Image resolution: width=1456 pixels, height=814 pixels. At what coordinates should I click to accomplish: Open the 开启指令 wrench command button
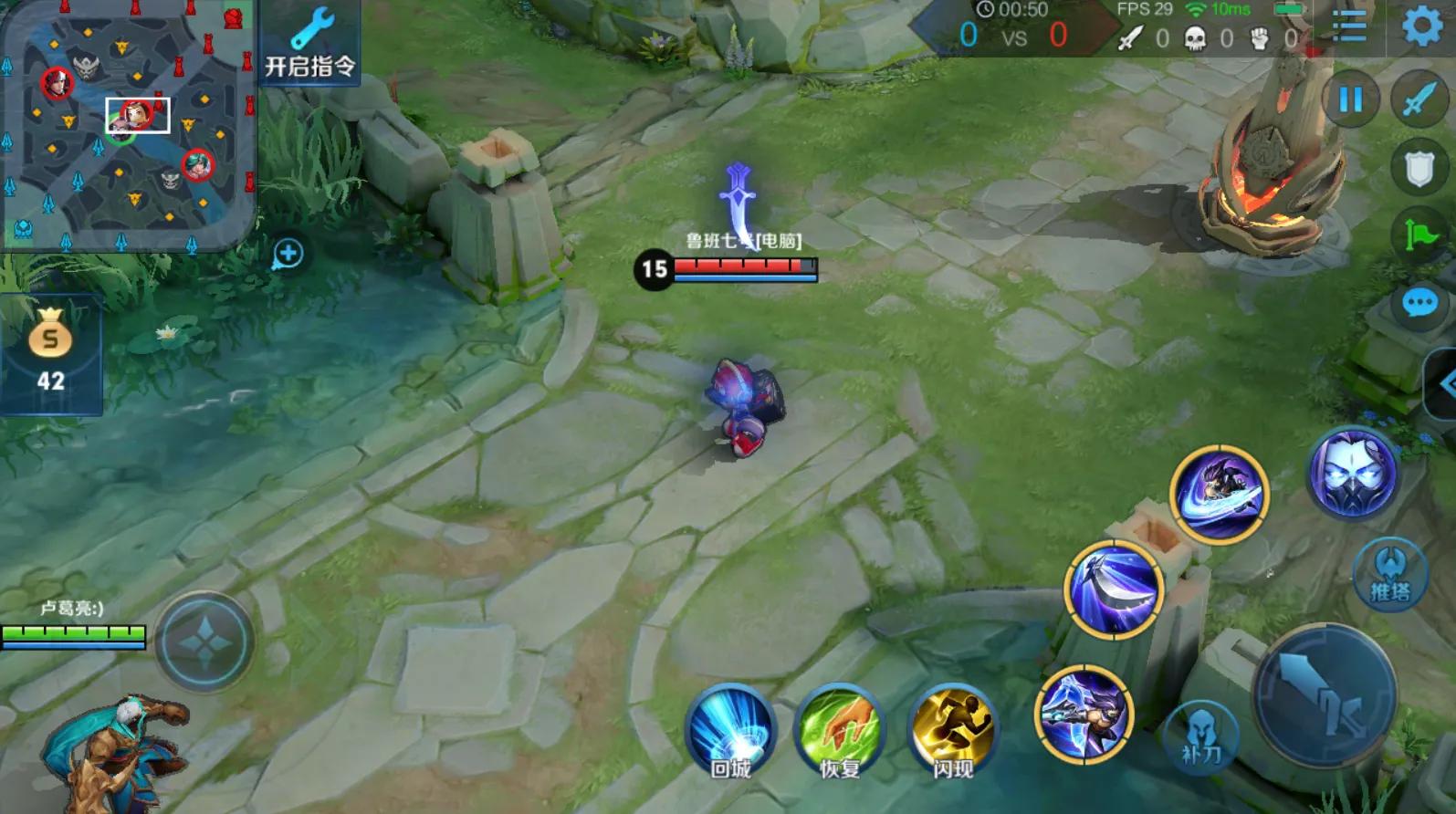pyautogui.click(x=309, y=43)
